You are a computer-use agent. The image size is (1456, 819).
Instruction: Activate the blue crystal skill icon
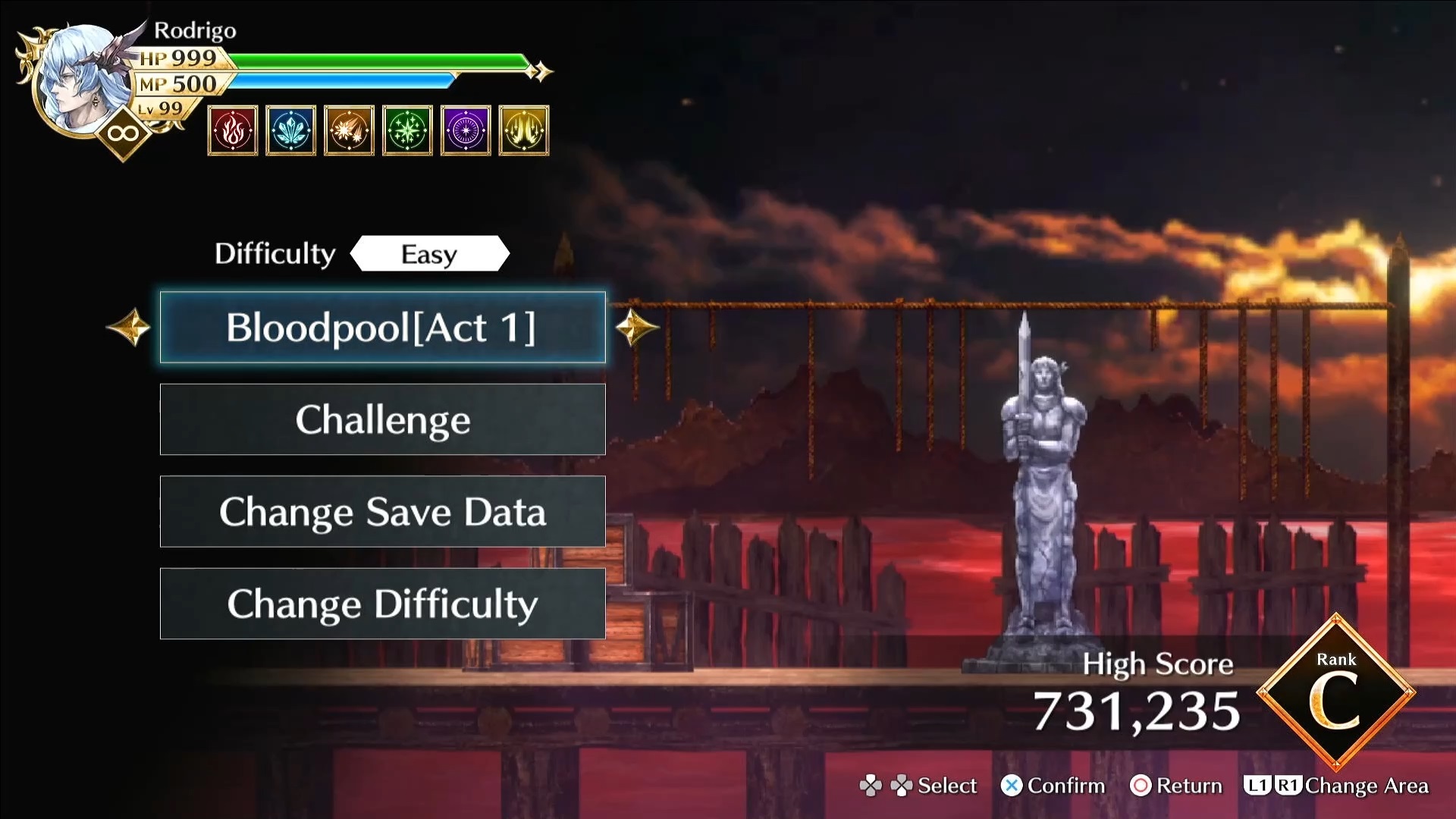click(x=291, y=130)
